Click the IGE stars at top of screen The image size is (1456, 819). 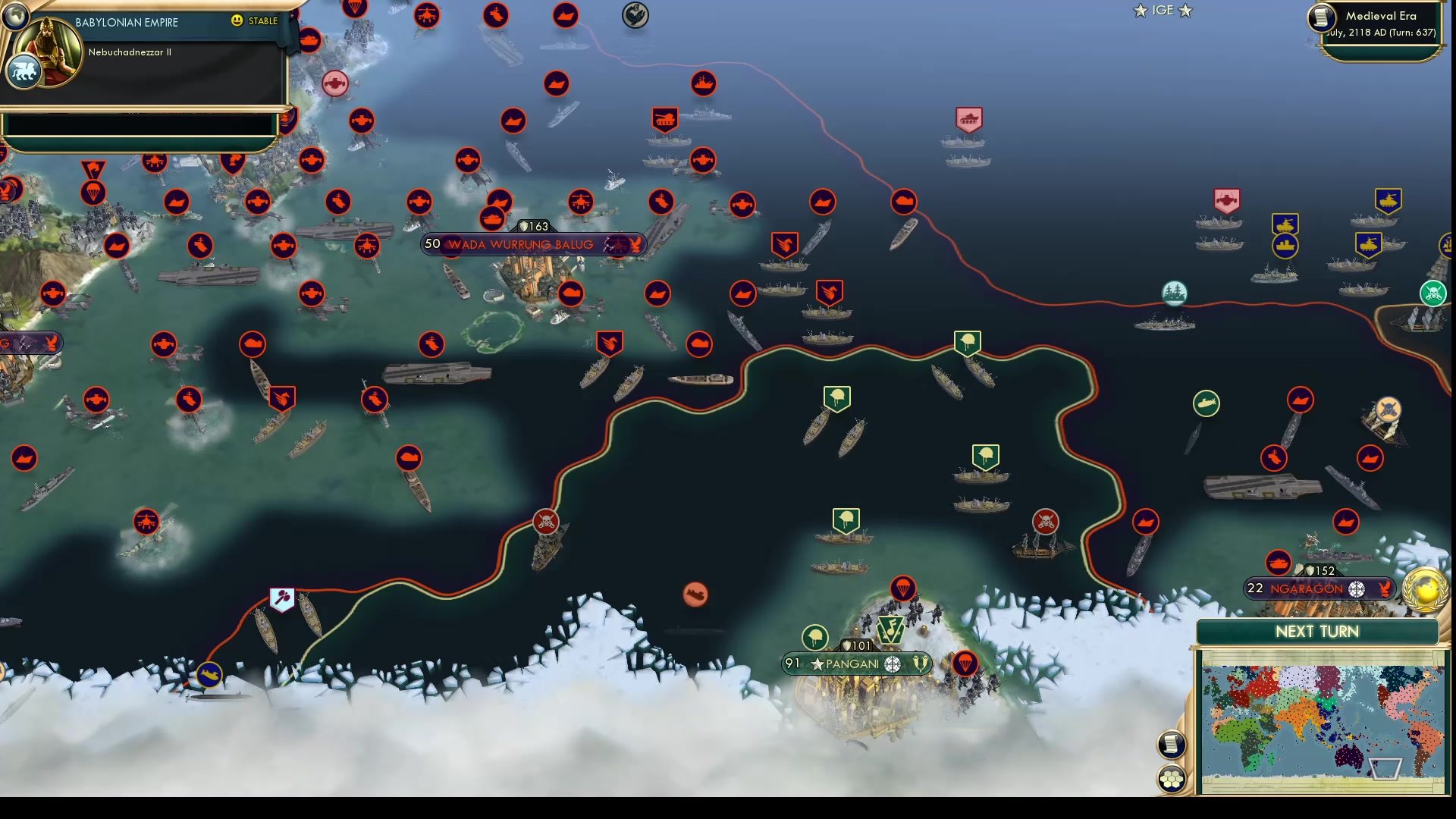click(x=1162, y=11)
